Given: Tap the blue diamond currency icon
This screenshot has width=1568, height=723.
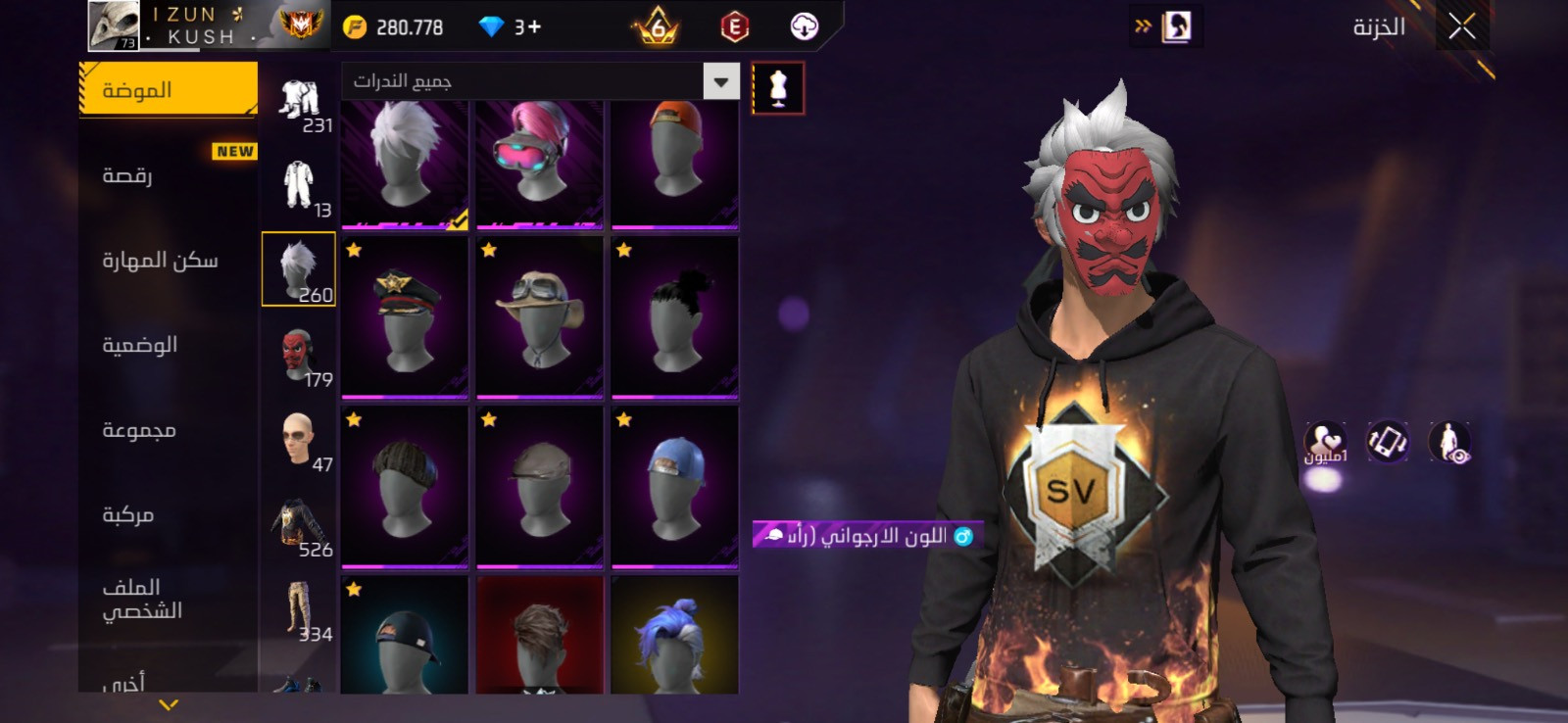Looking at the screenshot, I should [491, 27].
